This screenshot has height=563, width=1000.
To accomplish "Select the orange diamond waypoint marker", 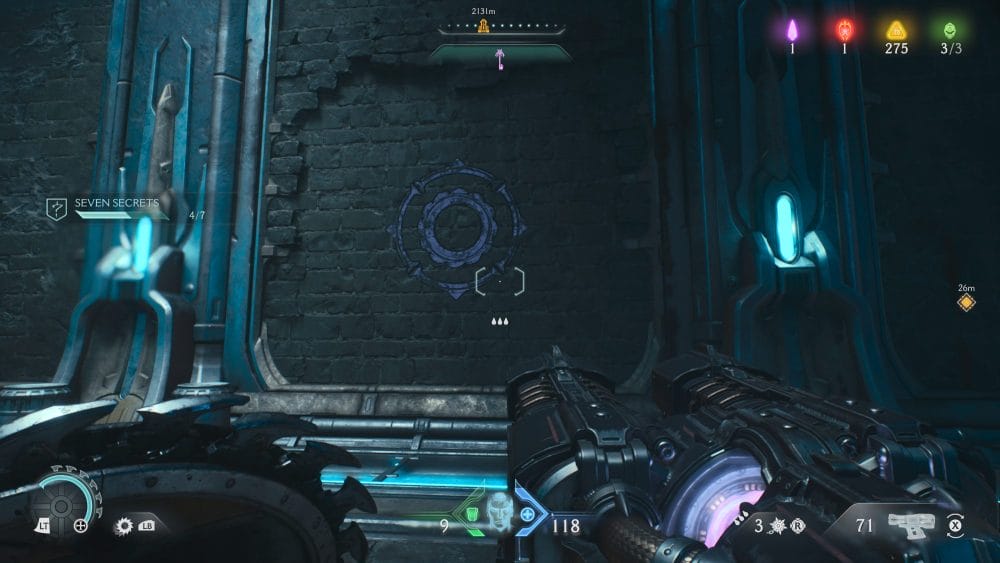I will pos(966,302).
